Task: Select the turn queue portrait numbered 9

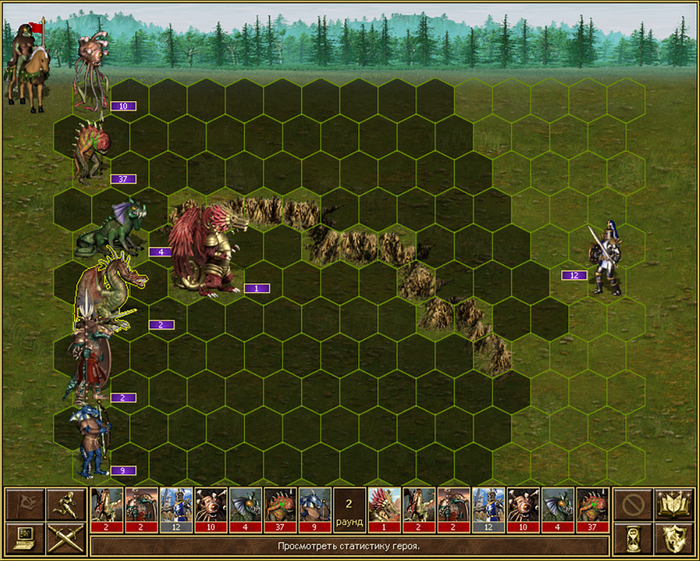Action: tap(313, 509)
